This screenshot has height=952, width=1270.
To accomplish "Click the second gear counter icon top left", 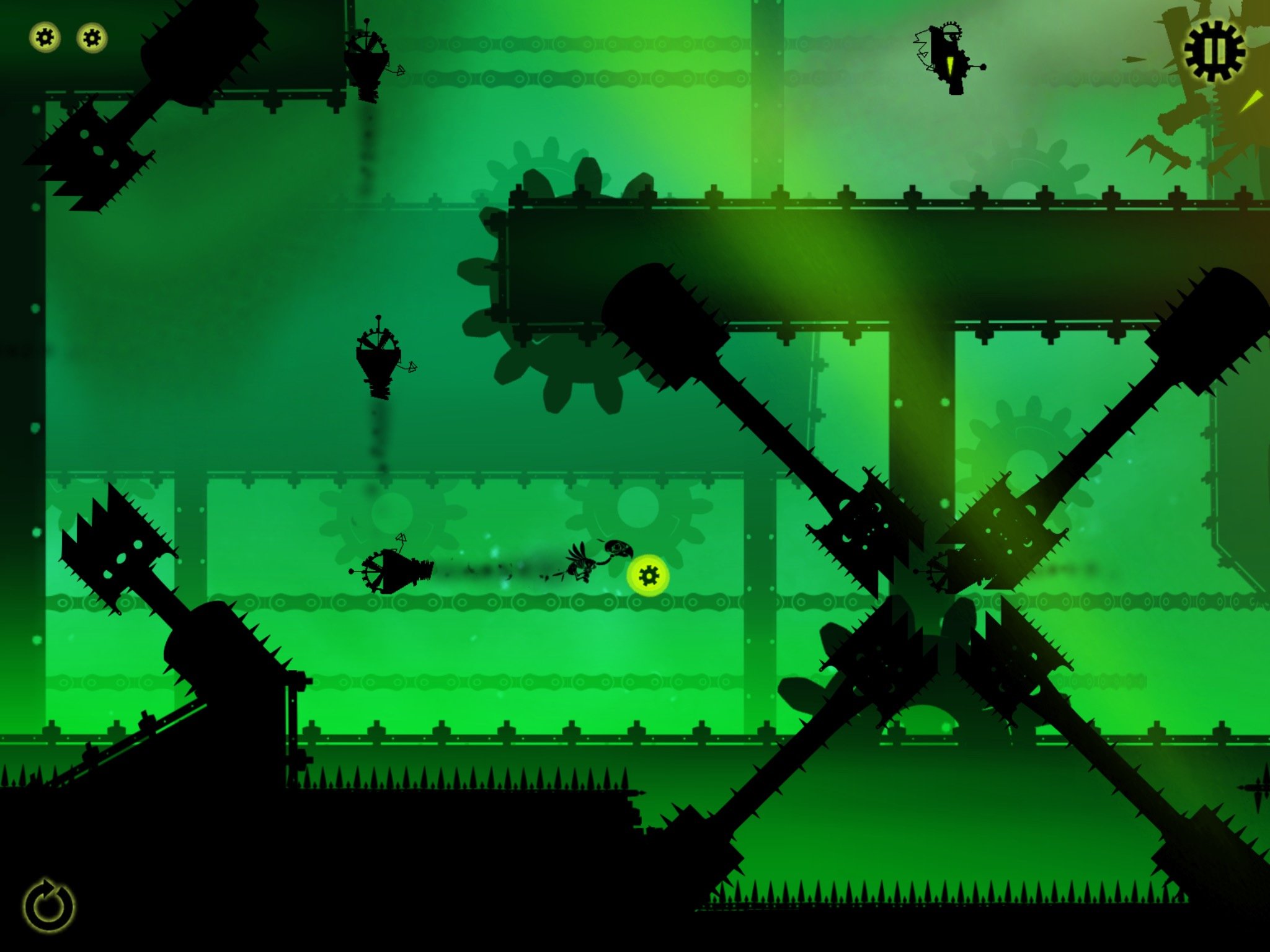I will 91,38.
